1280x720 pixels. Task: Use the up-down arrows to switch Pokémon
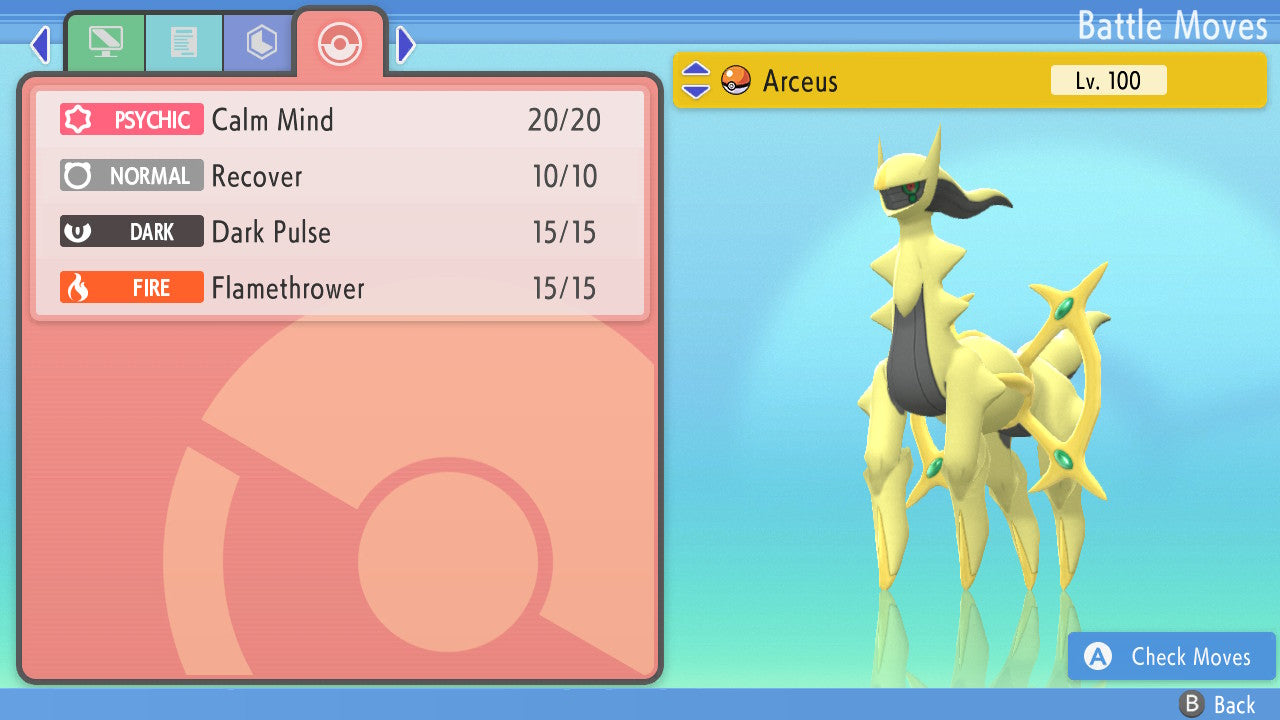(x=696, y=80)
